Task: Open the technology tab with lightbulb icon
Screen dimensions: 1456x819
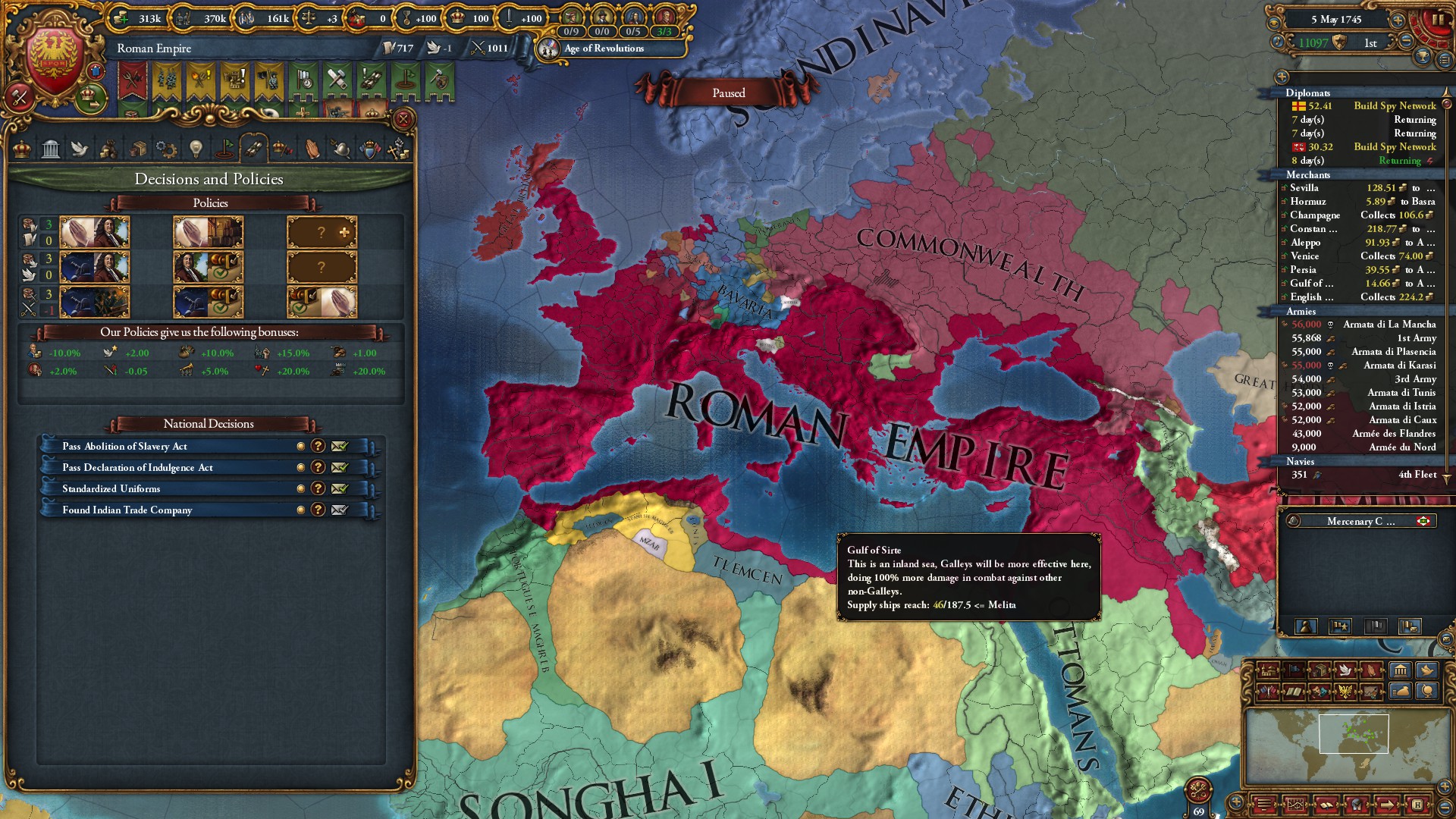Action: click(195, 149)
